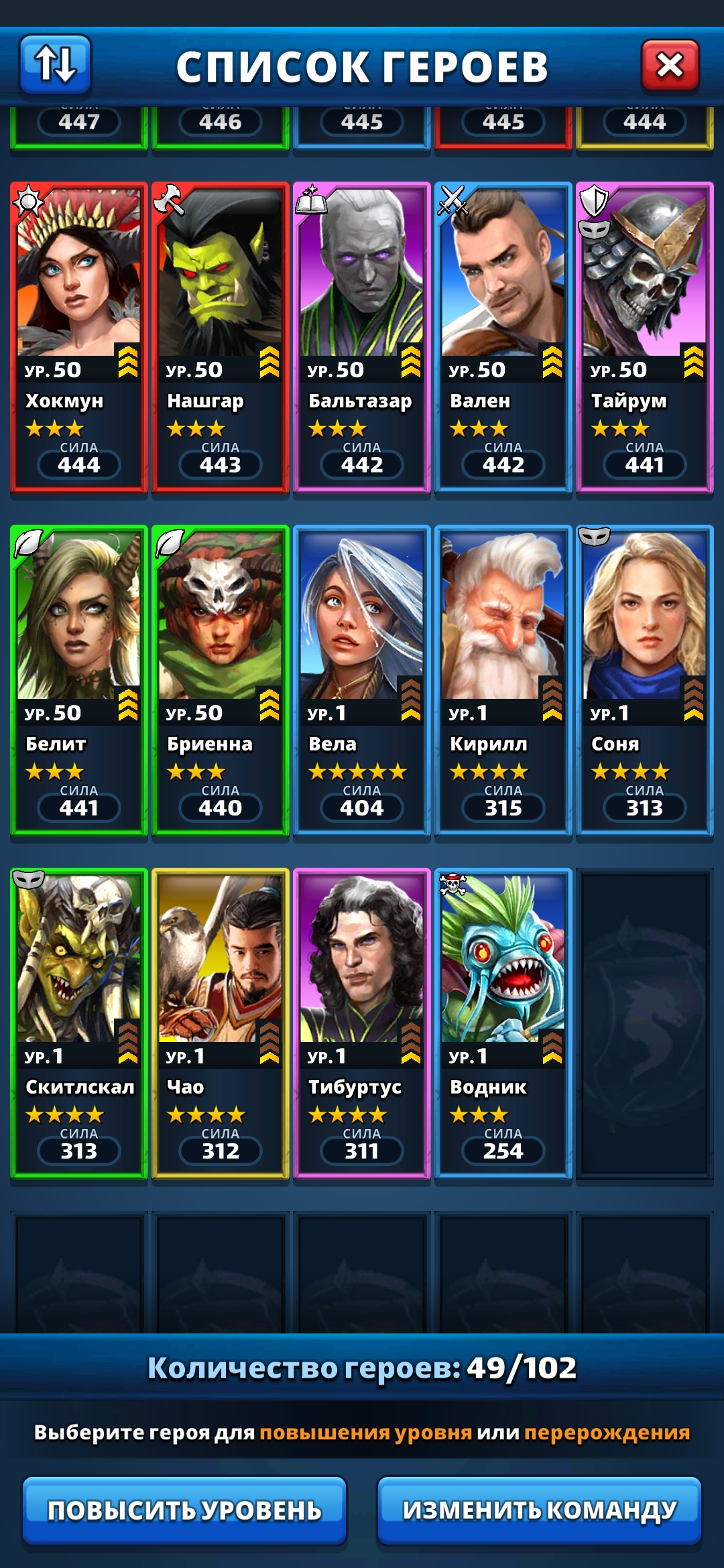Pick the Бальтазар hero card
724x1568 pixels.
pyautogui.click(x=361, y=335)
